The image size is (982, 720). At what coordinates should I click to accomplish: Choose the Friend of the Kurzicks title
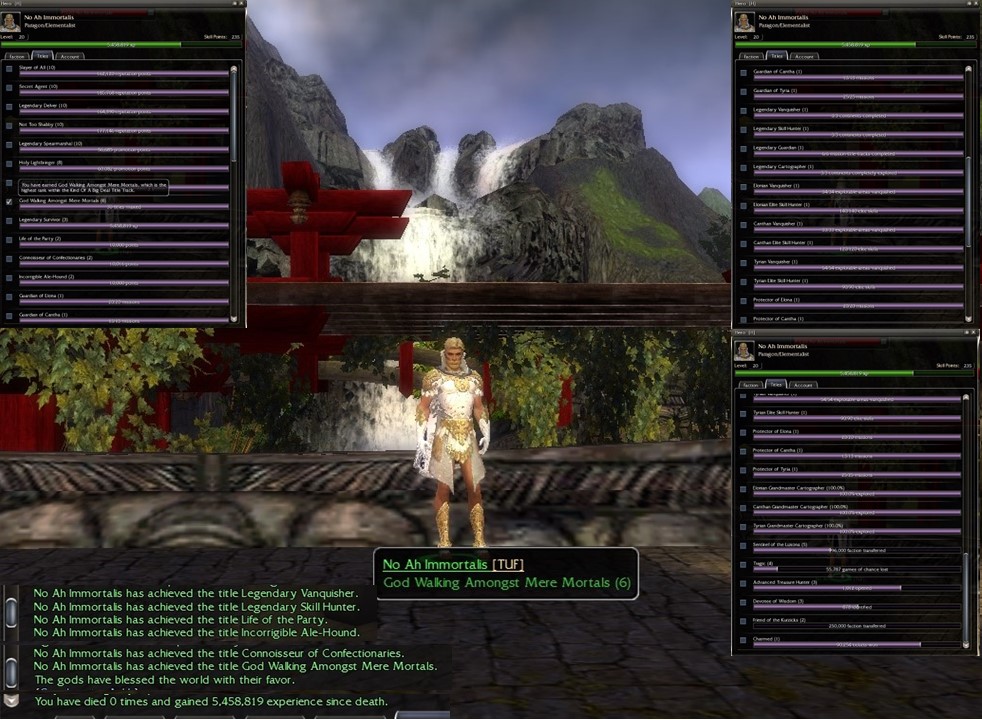click(744, 621)
